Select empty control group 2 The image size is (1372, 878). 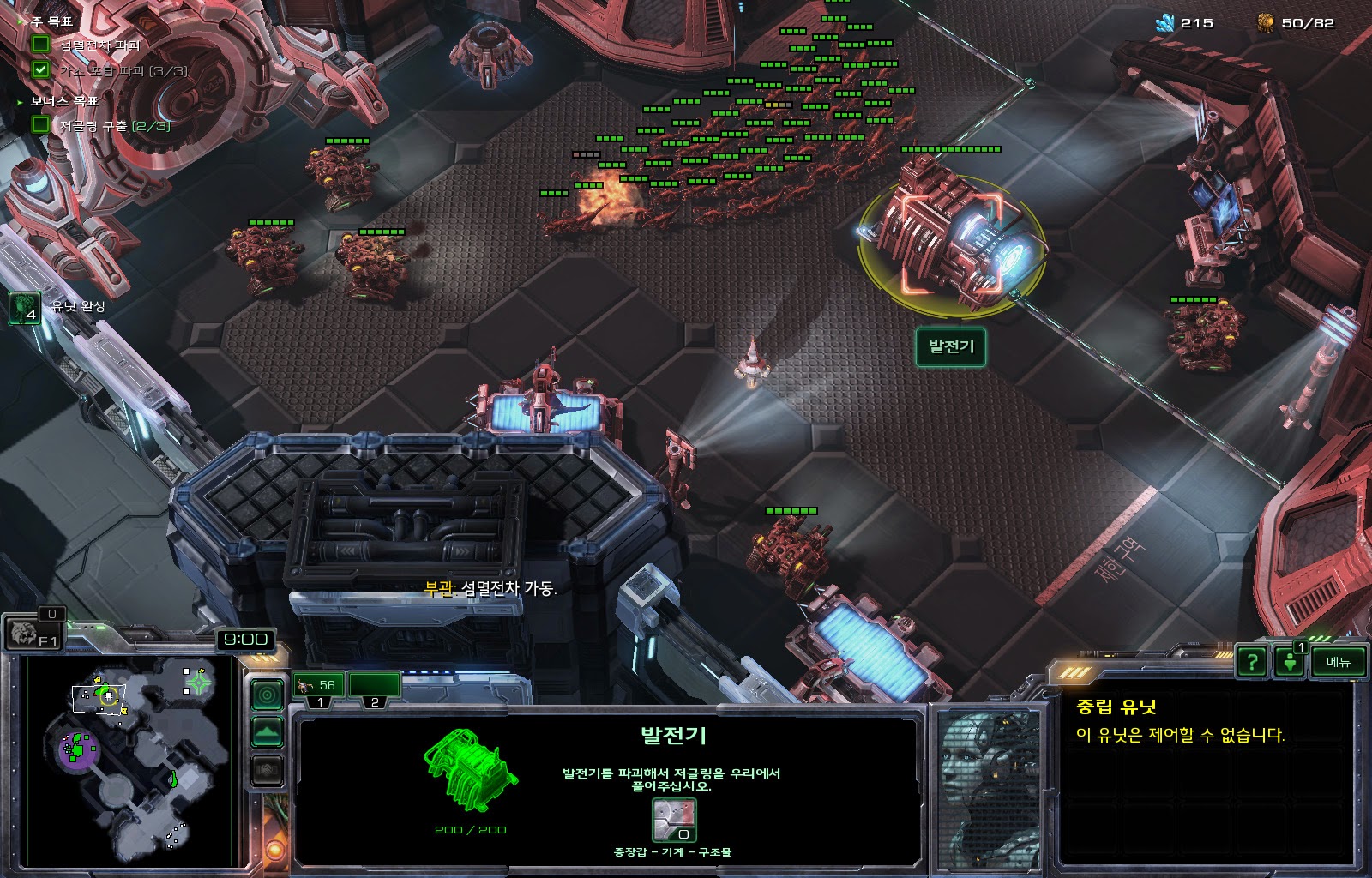click(x=375, y=686)
